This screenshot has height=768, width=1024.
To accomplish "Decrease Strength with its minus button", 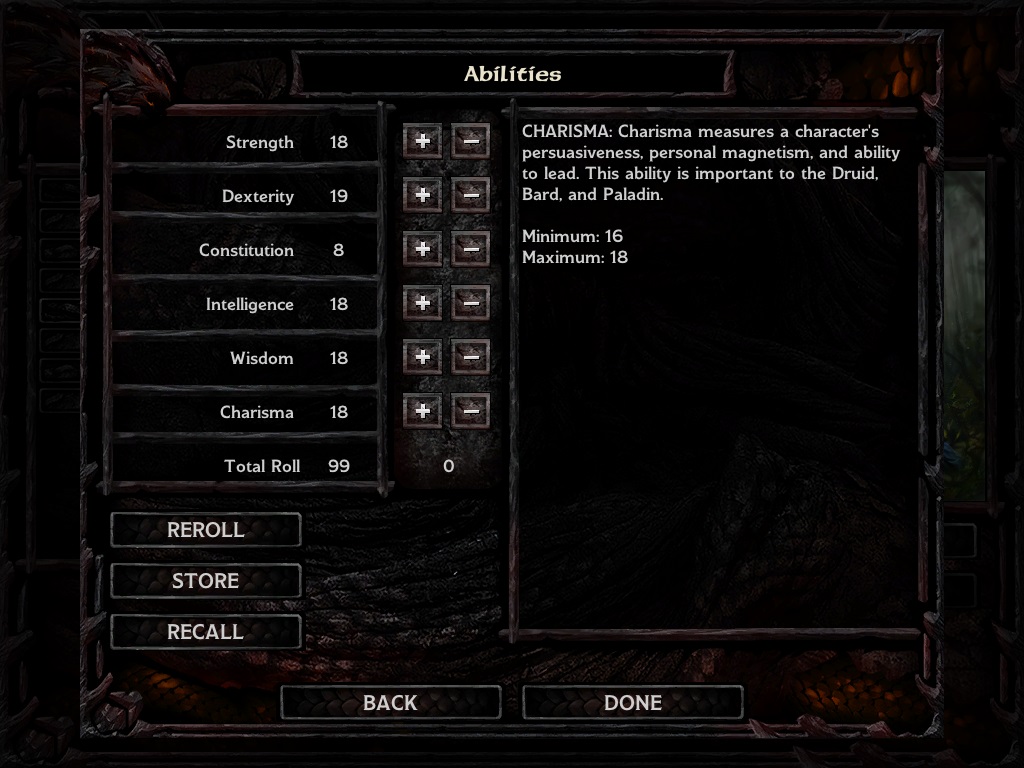I will click(471, 142).
